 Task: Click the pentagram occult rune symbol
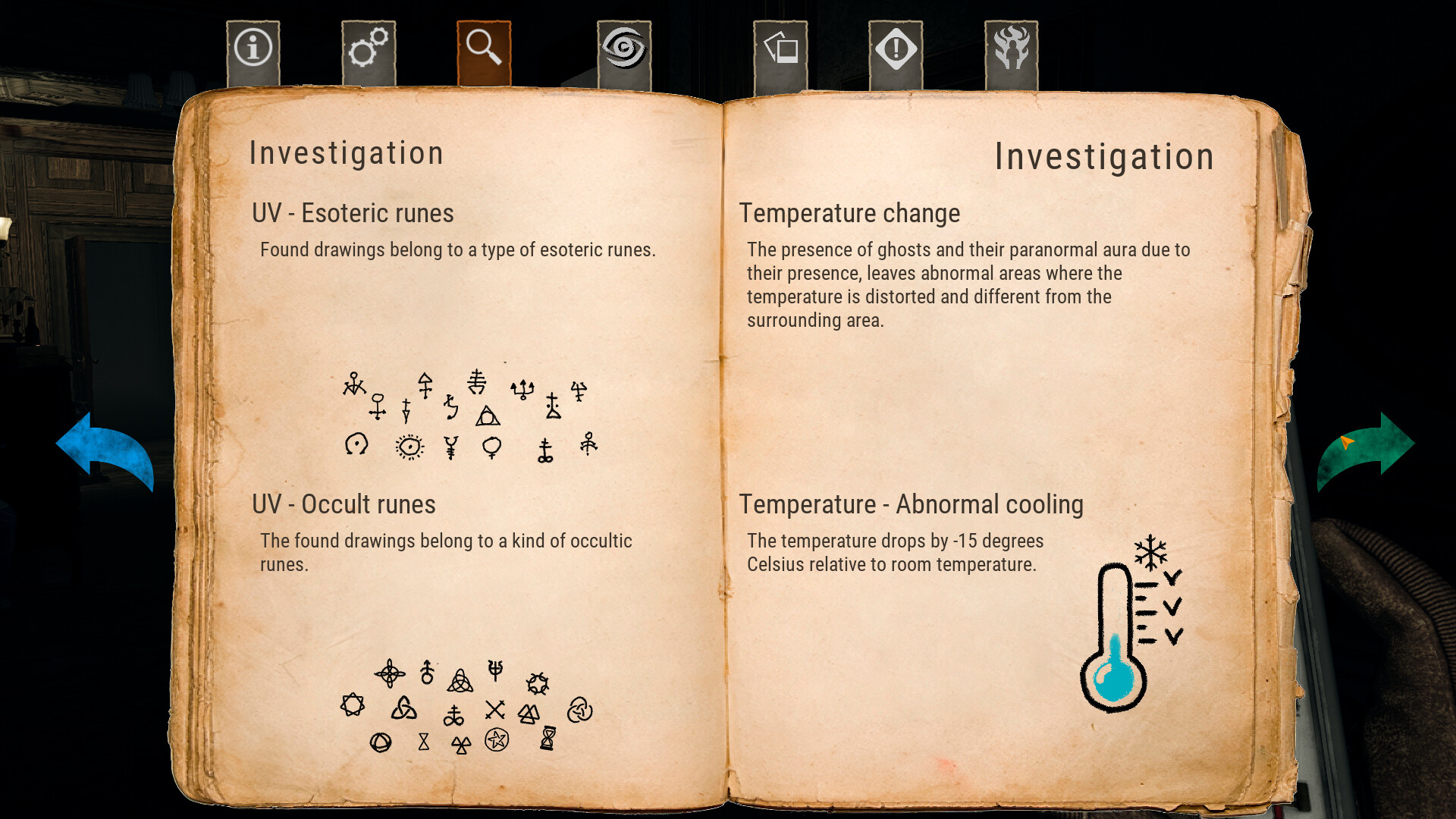click(x=497, y=739)
